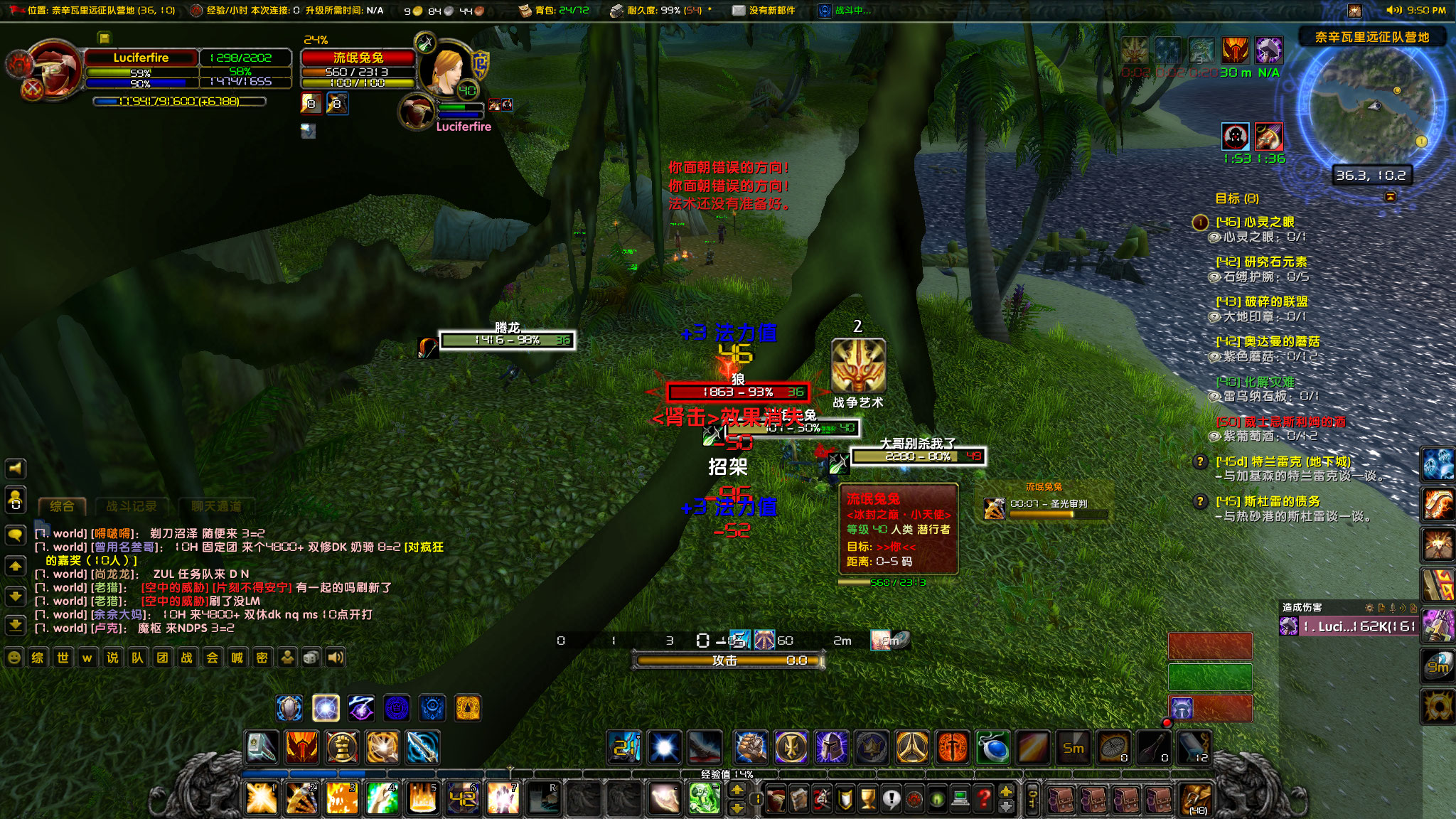The image size is (1456, 819).
Task: Click the quest log exclamation icon
Action: point(890,798)
